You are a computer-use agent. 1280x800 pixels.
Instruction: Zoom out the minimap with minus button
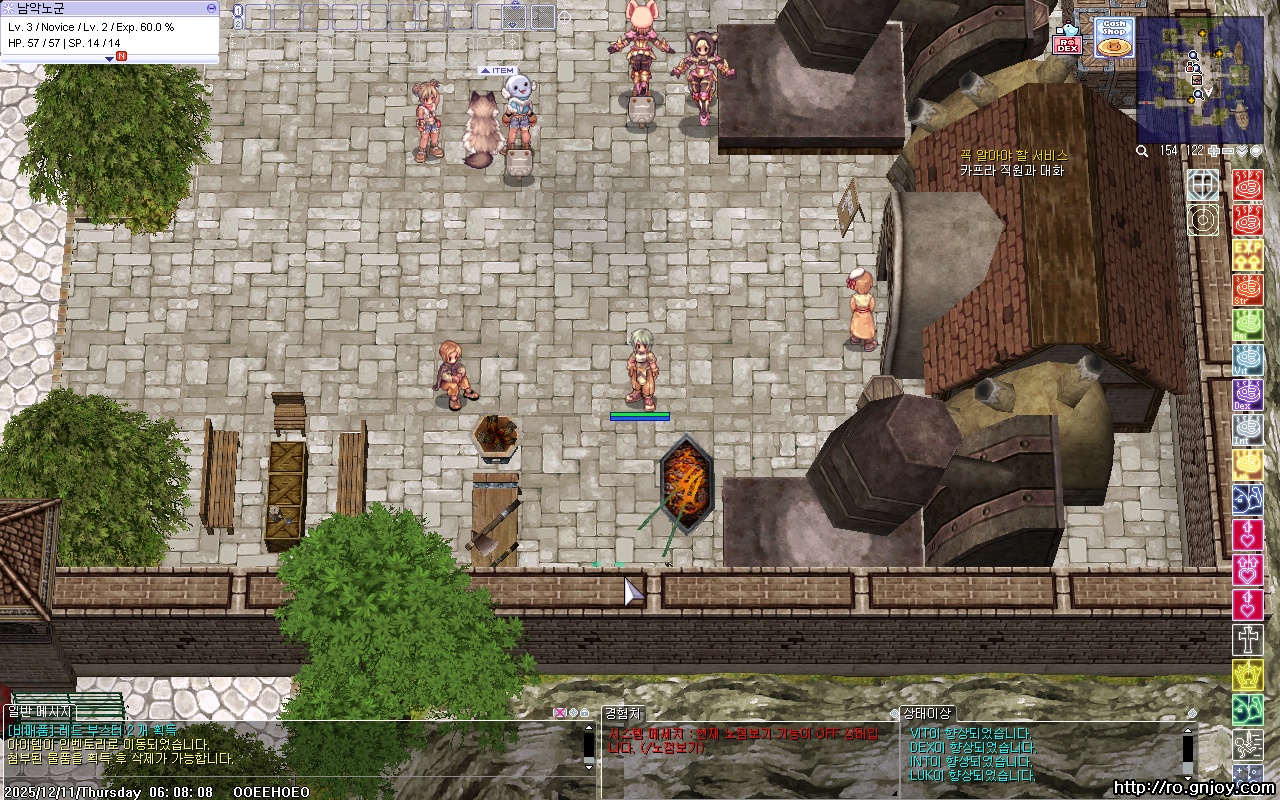[1228, 151]
